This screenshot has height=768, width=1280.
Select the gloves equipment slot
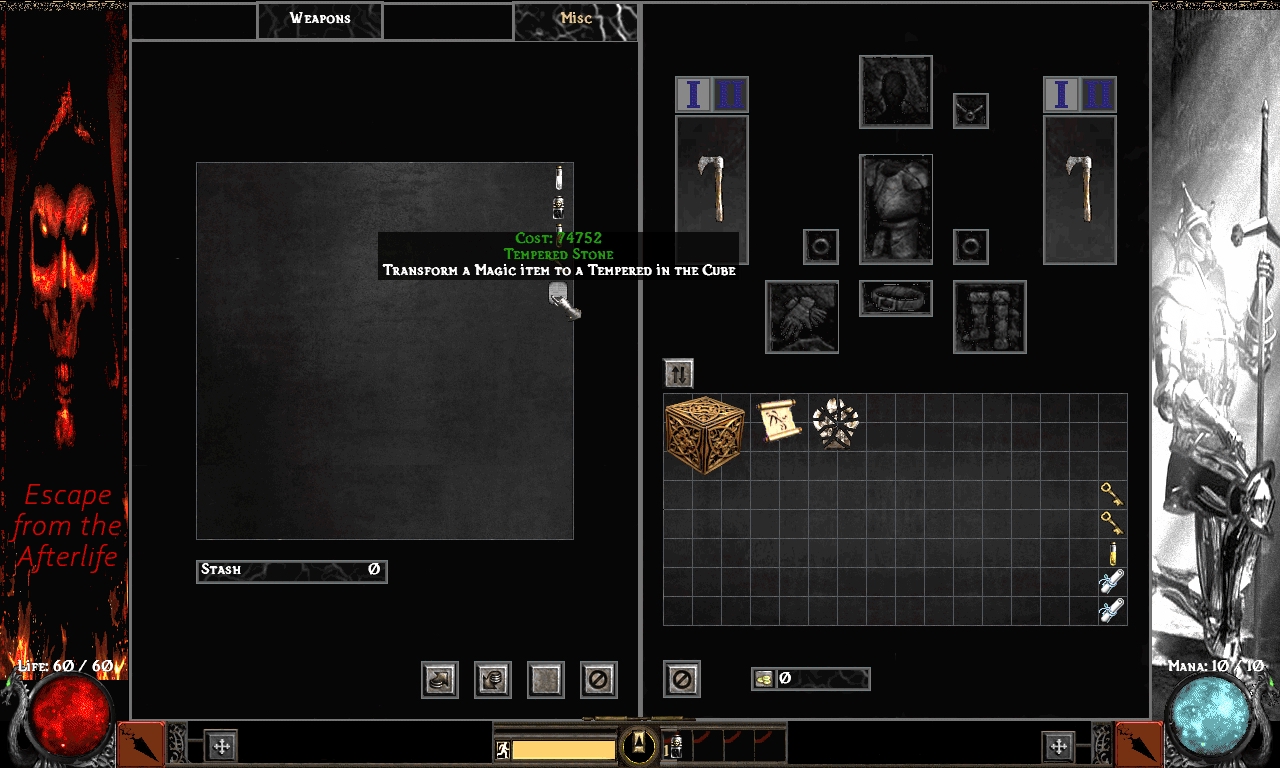pyautogui.click(x=802, y=317)
